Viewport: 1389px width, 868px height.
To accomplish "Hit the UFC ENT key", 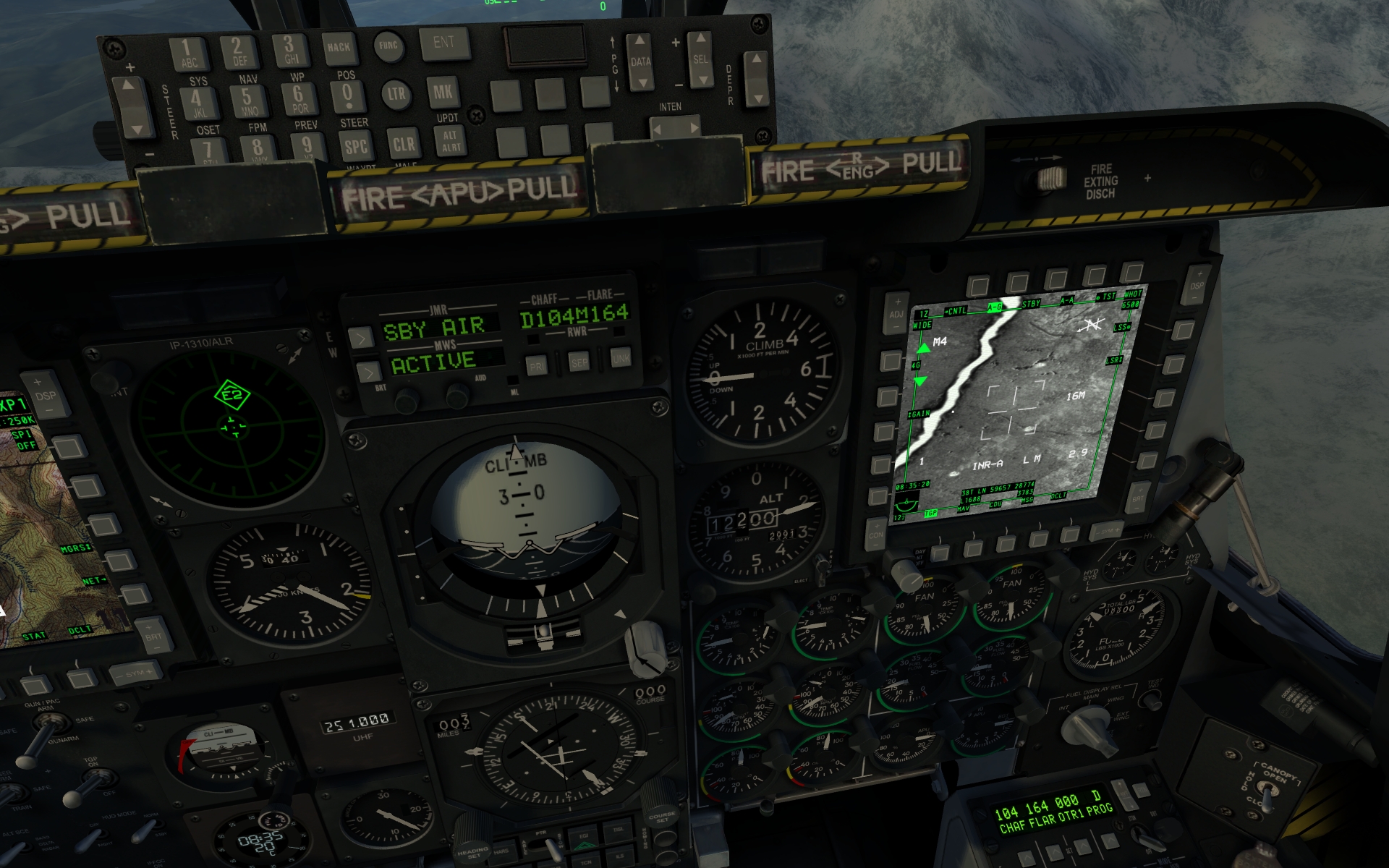I will (443, 43).
